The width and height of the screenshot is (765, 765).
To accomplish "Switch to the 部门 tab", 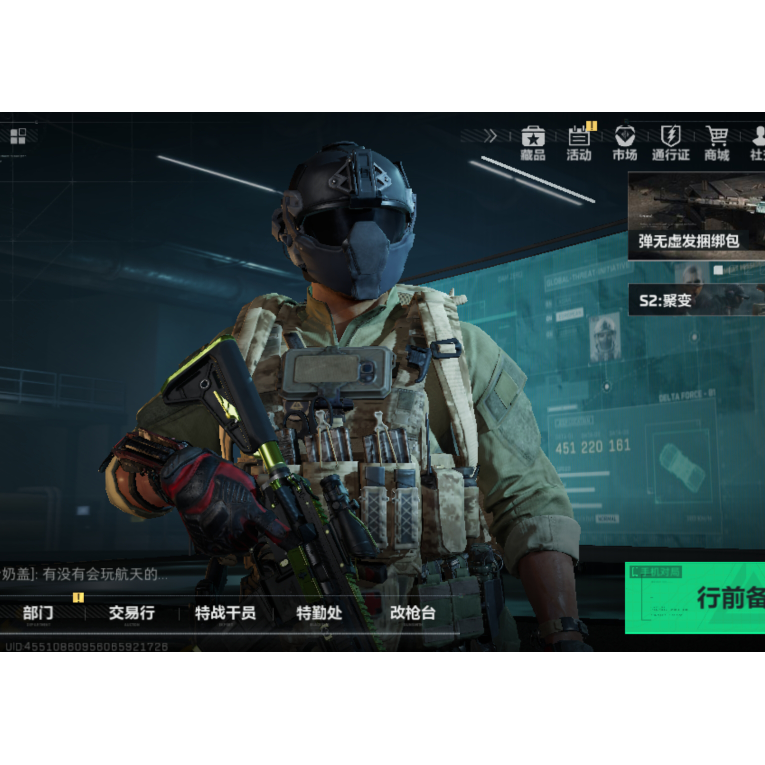I will point(38,613).
